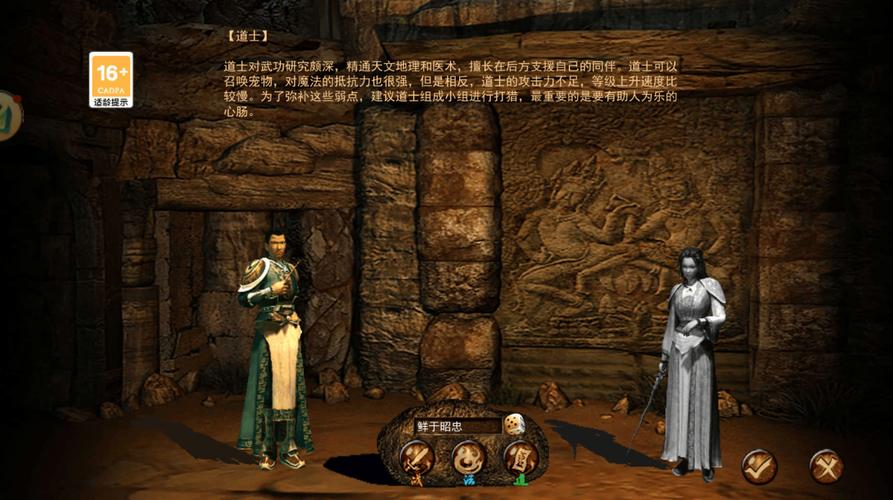Confirm character creation with the checkmark button
Image resolution: width=893 pixels, height=500 pixels.
tap(759, 466)
